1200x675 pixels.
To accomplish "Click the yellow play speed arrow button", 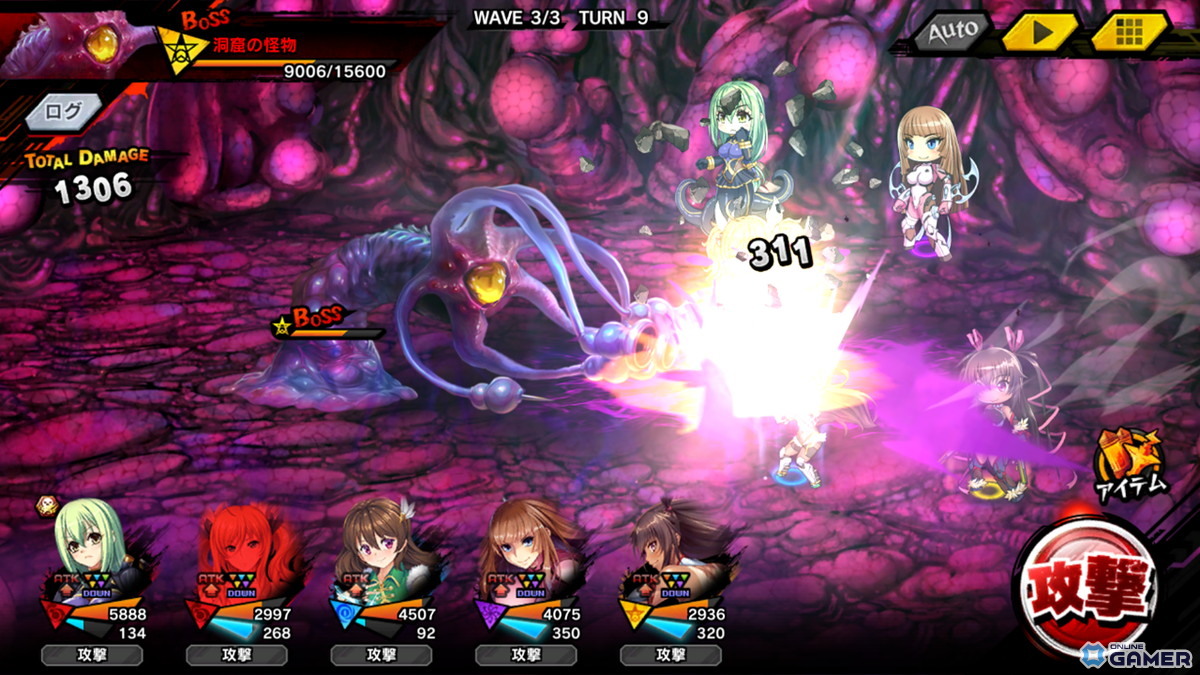I will (1040, 32).
